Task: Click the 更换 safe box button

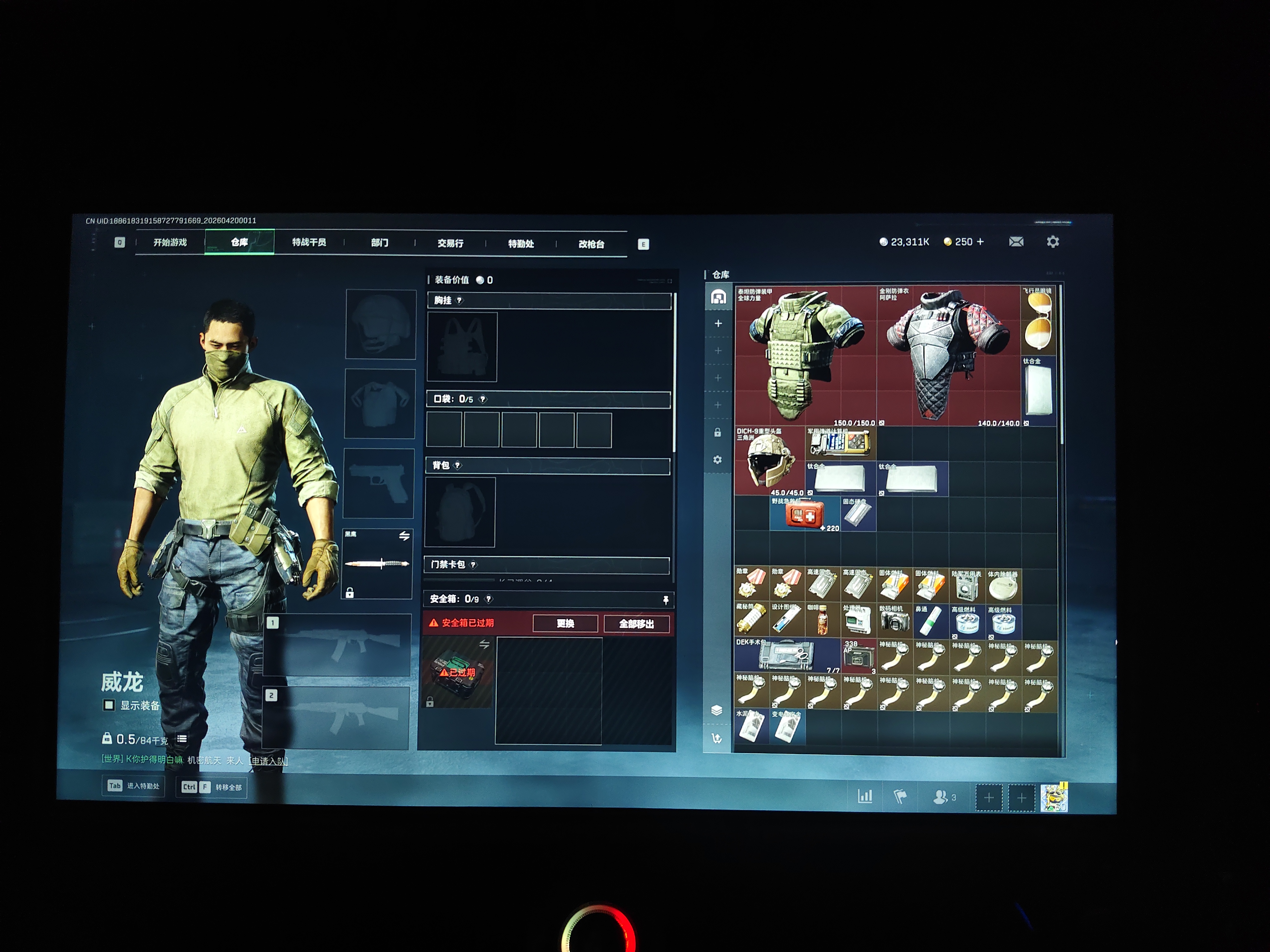Action: pyautogui.click(x=565, y=624)
